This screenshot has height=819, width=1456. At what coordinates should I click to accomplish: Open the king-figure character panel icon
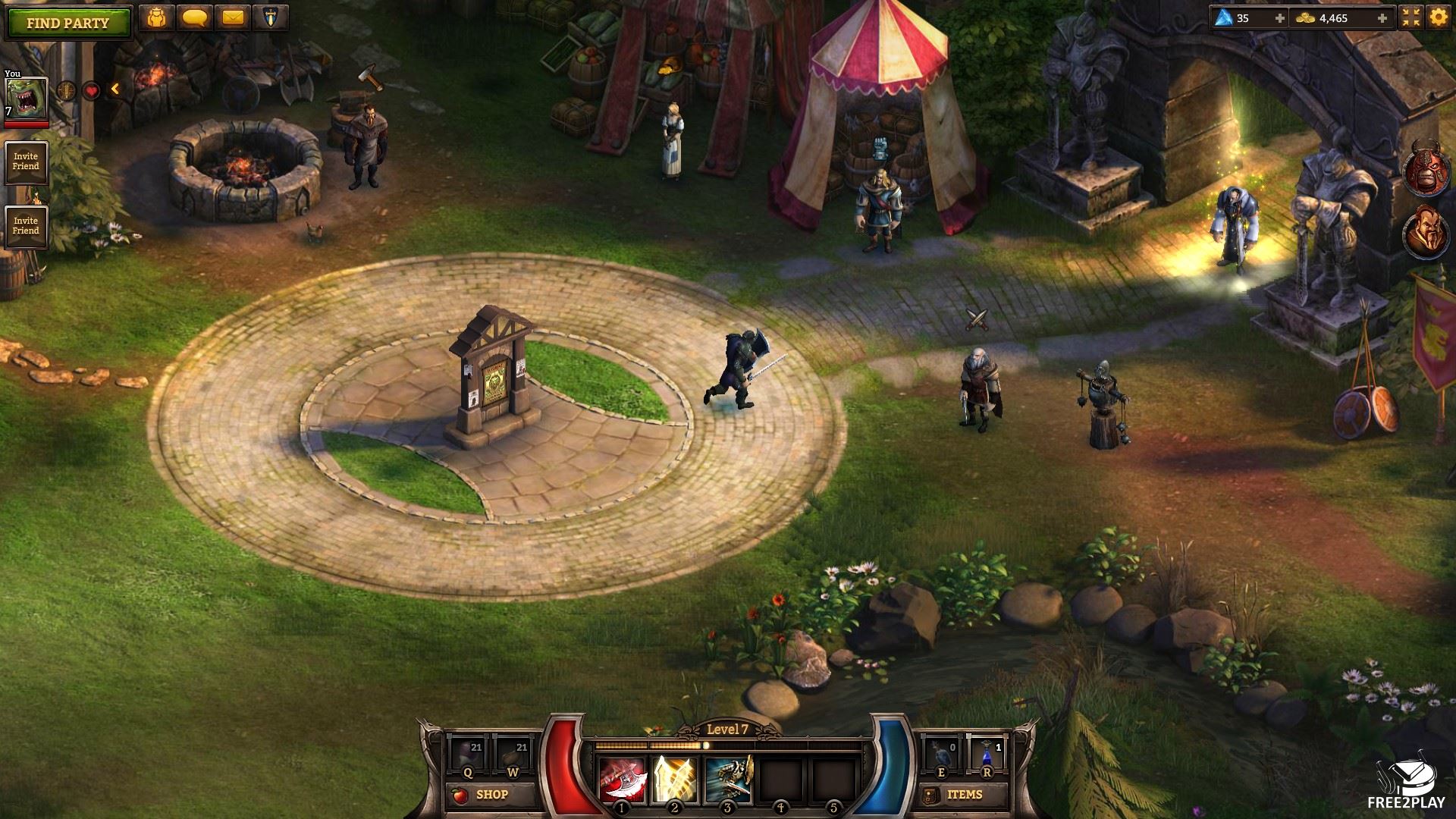[x=157, y=18]
